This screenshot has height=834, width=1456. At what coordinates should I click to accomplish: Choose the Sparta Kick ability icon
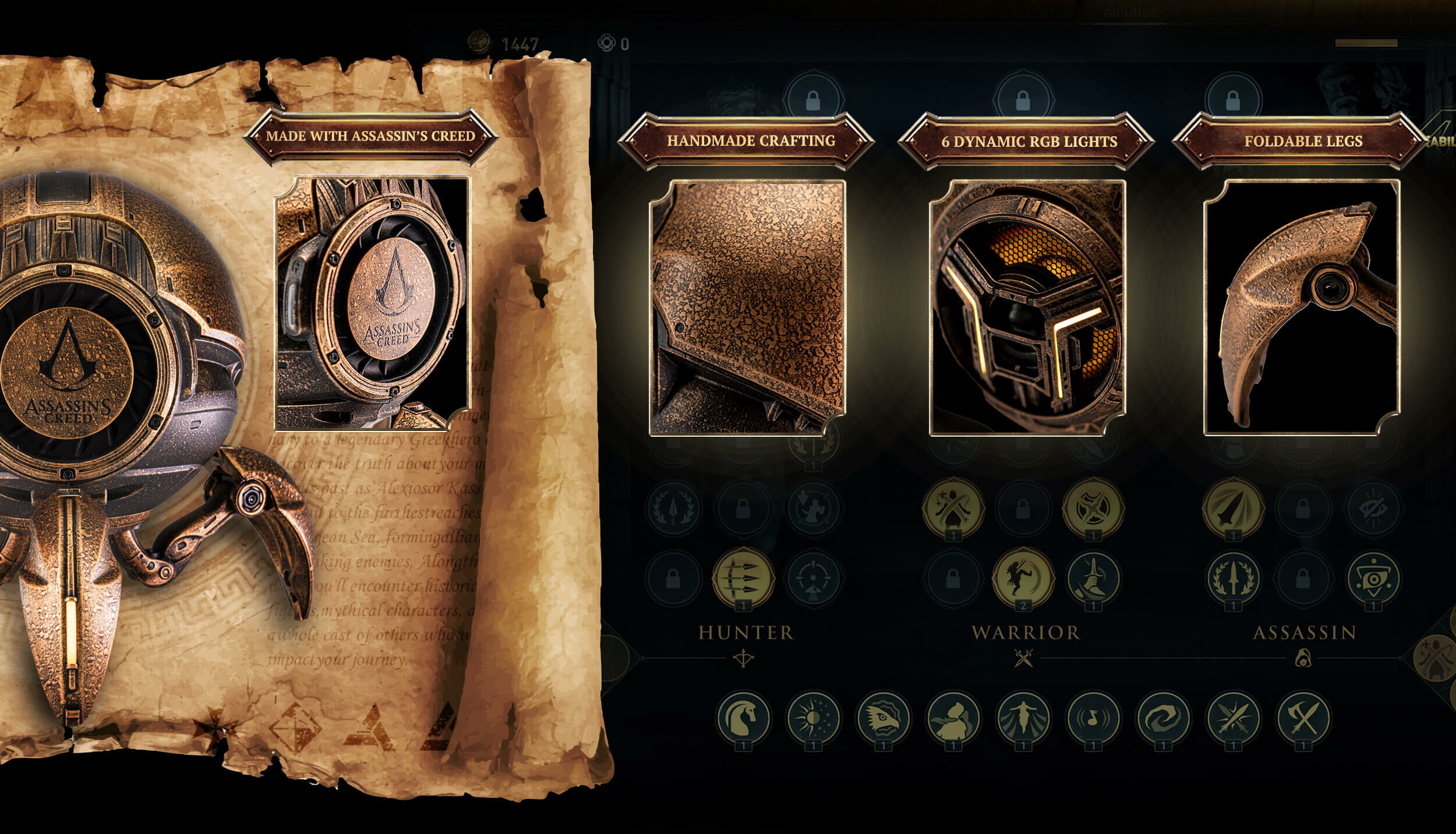pyautogui.click(x=1023, y=577)
